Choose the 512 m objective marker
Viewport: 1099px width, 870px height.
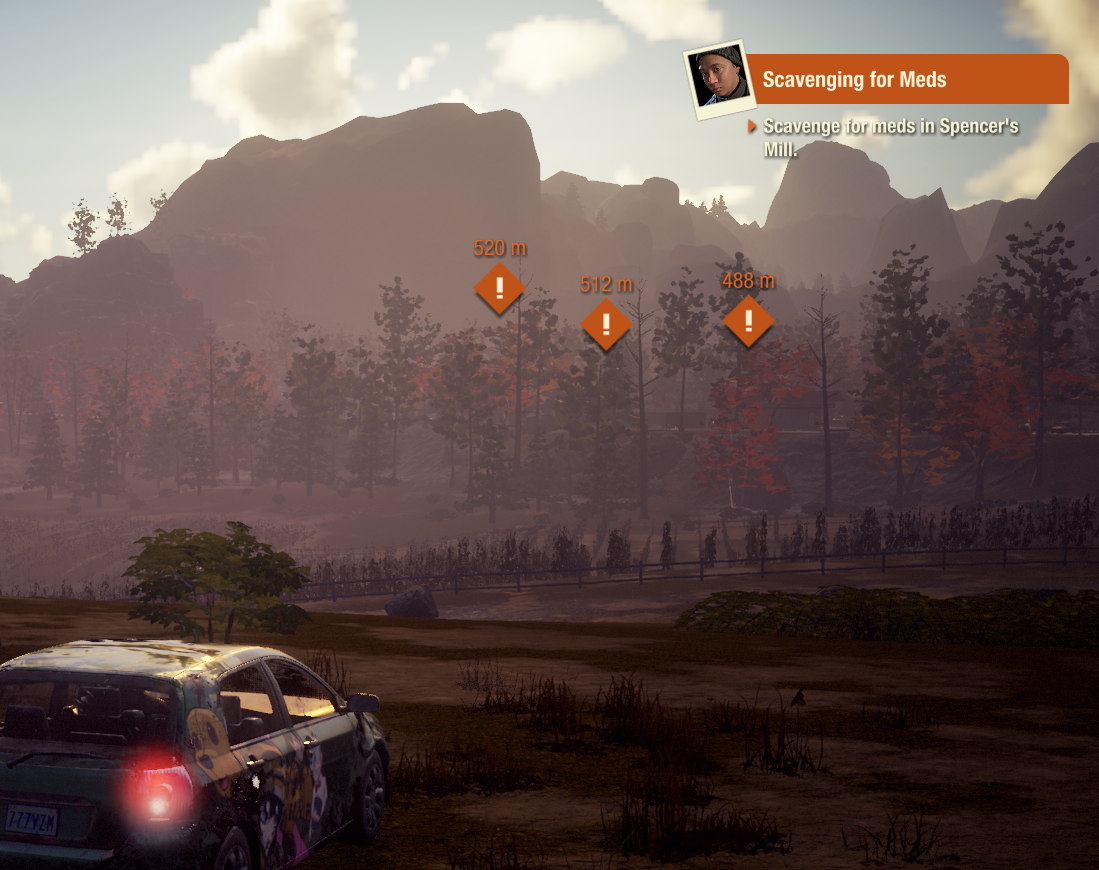pos(606,325)
